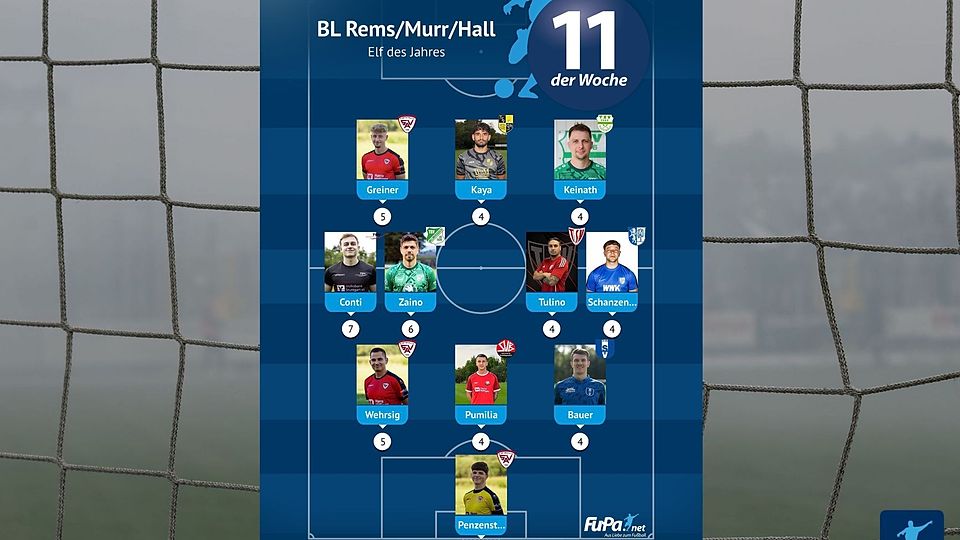The image size is (960, 540).
Task: Open Wehrsig's player card
Action: pyautogui.click(x=382, y=383)
